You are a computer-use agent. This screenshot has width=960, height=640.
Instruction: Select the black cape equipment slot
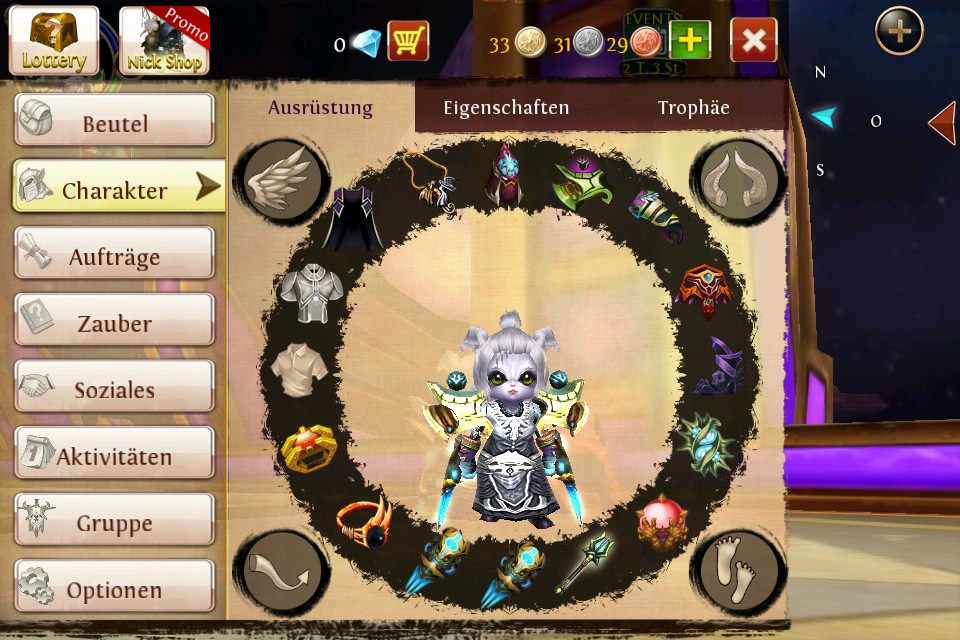[x=352, y=219]
